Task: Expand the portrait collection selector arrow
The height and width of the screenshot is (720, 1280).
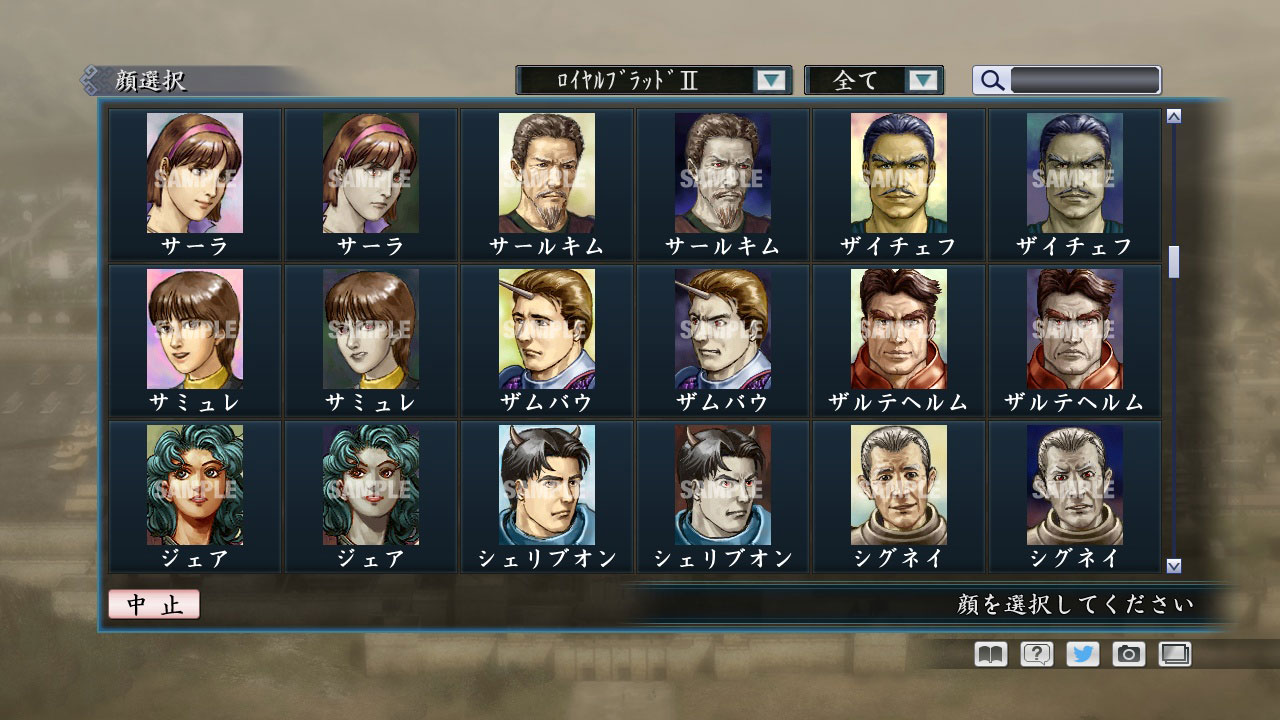Action: pos(770,80)
